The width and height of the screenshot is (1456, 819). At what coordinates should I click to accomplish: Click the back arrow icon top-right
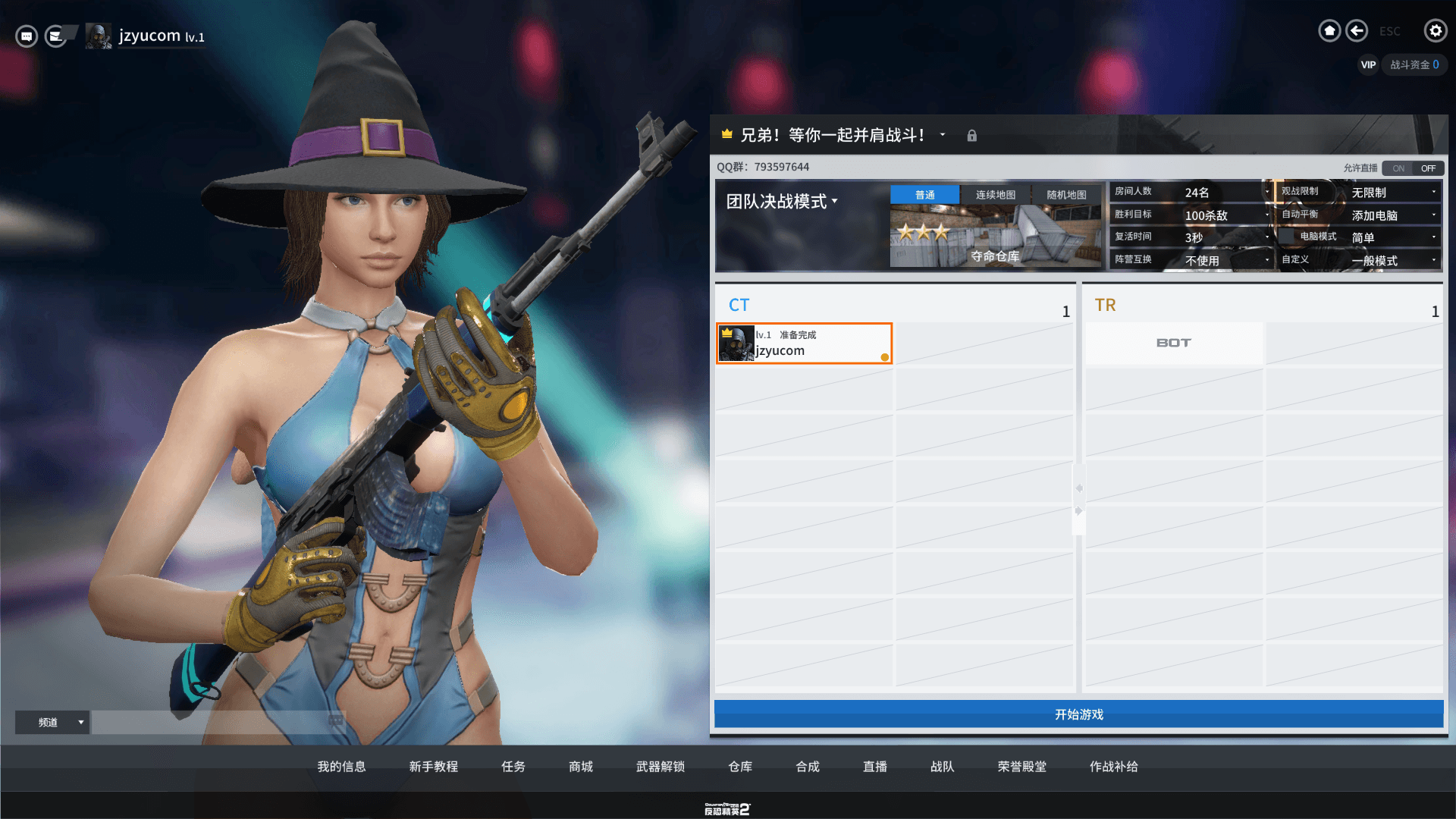(x=1357, y=30)
